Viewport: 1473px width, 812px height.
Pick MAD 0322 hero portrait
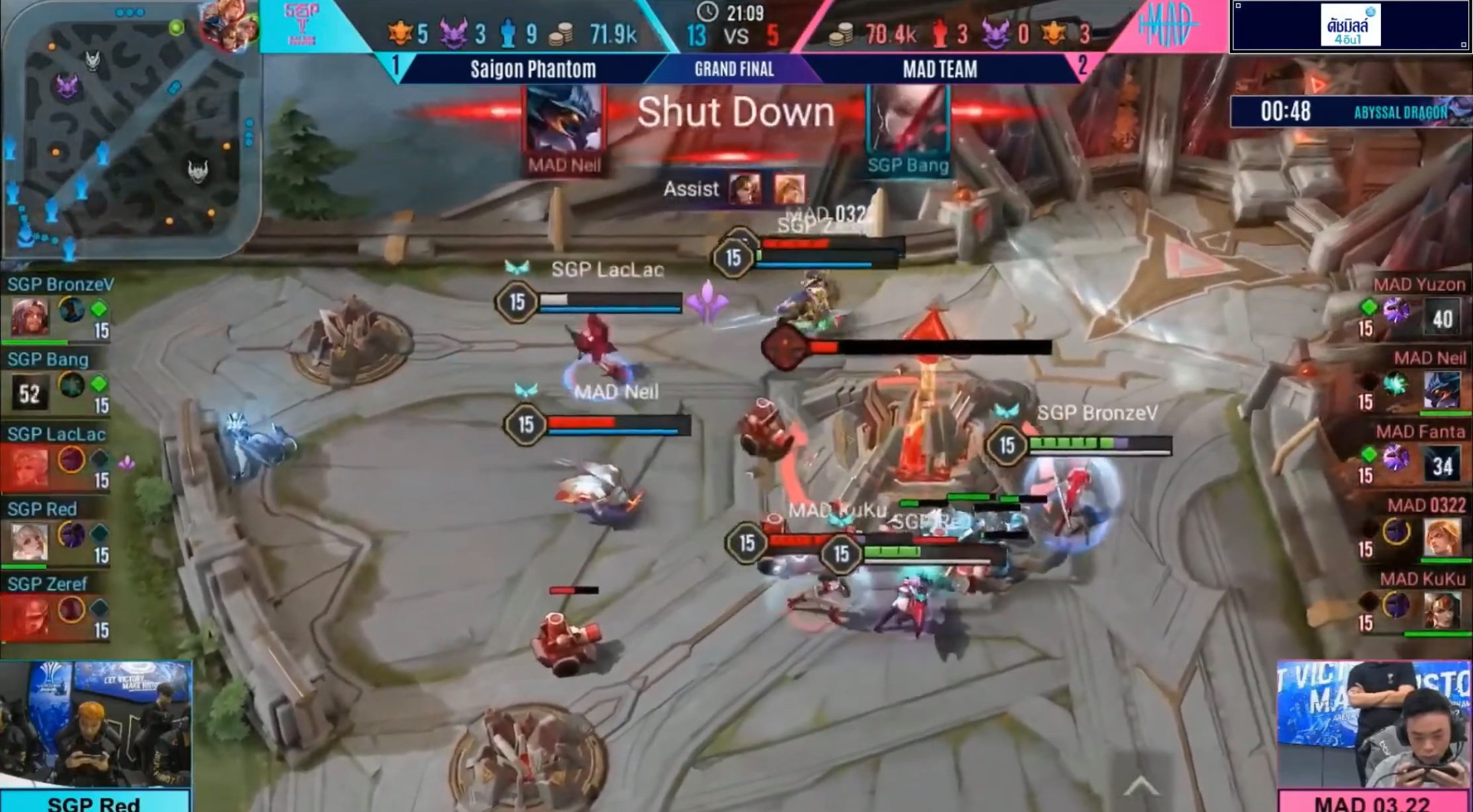(1442, 536)
